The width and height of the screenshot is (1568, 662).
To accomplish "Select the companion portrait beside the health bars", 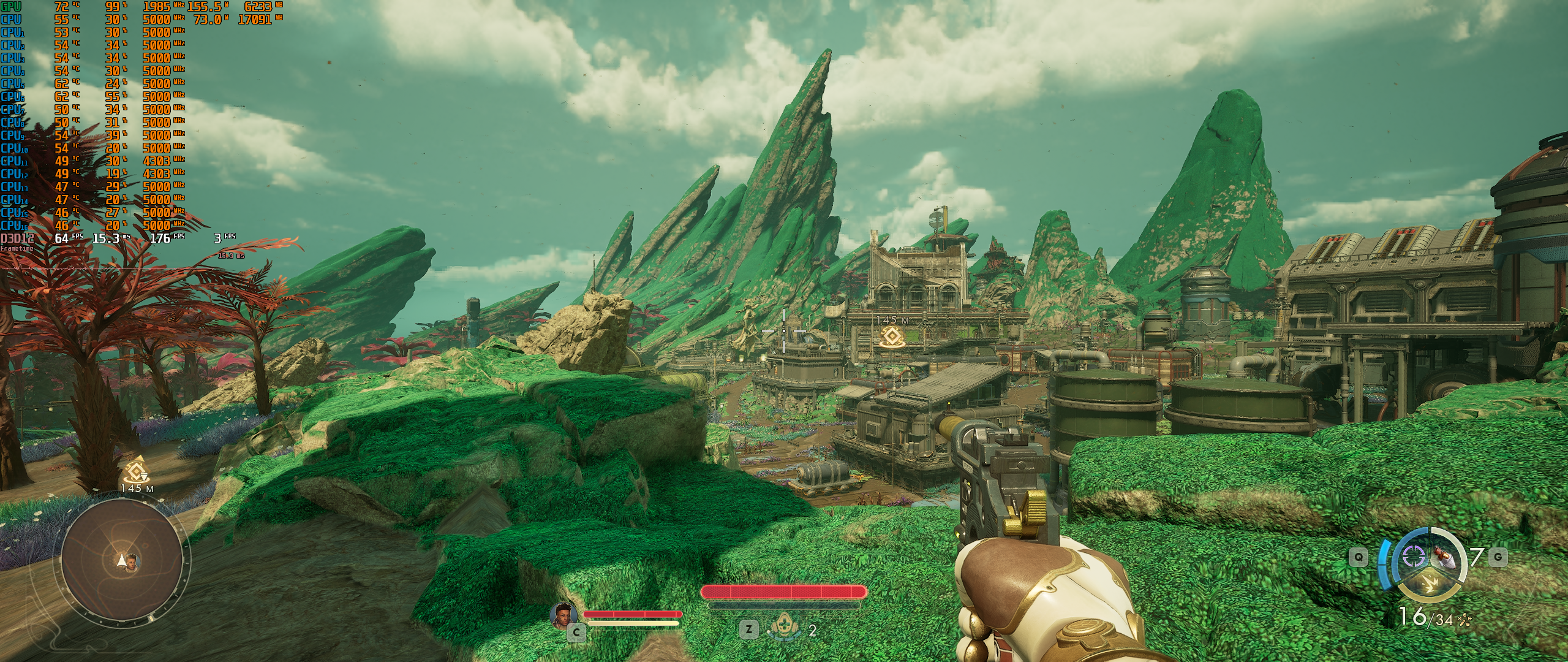I will click(563, 615).
